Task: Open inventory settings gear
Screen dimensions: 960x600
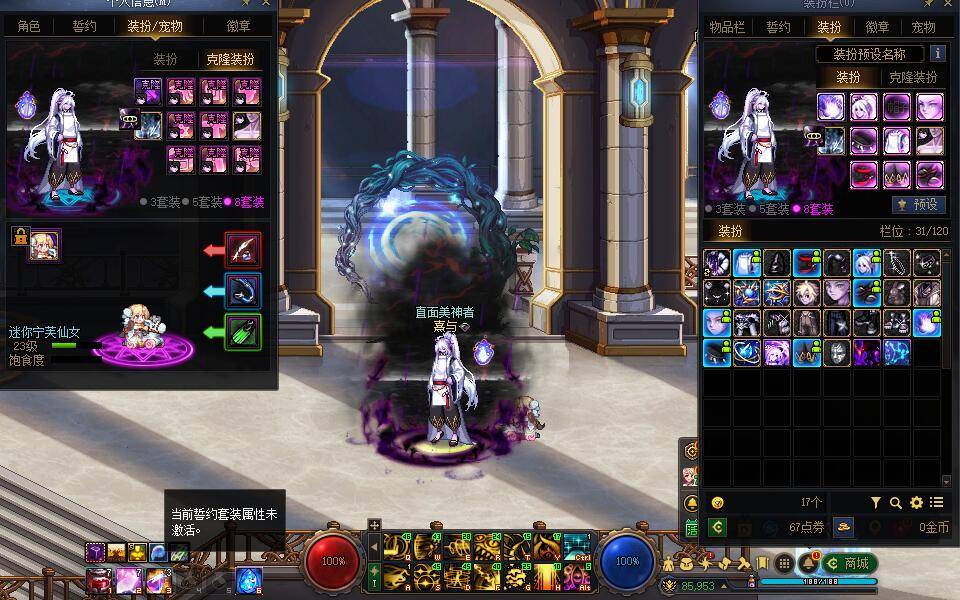Action: (x=916, y=503)
